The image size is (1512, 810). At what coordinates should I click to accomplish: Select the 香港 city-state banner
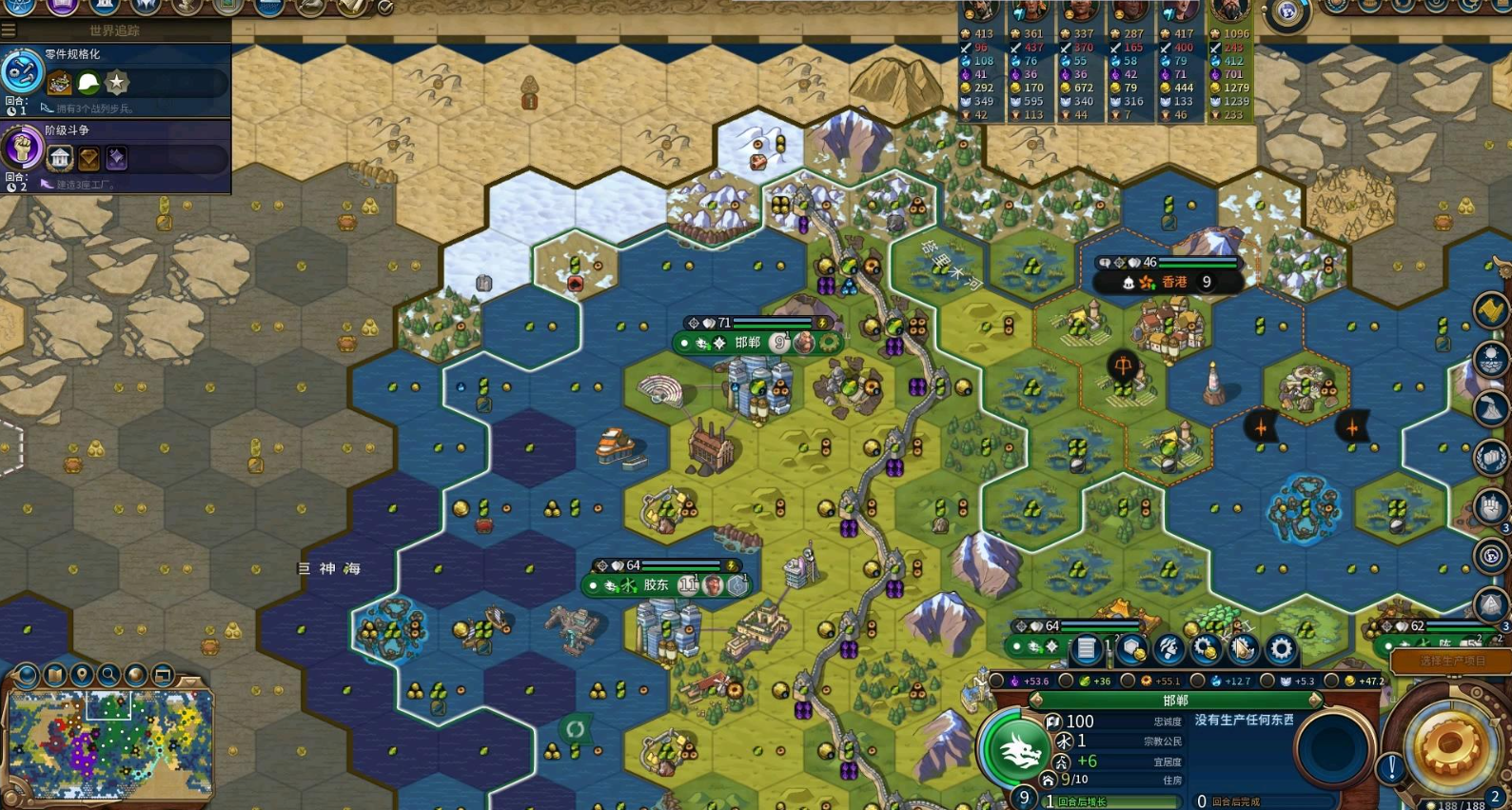click(1174, 282)
